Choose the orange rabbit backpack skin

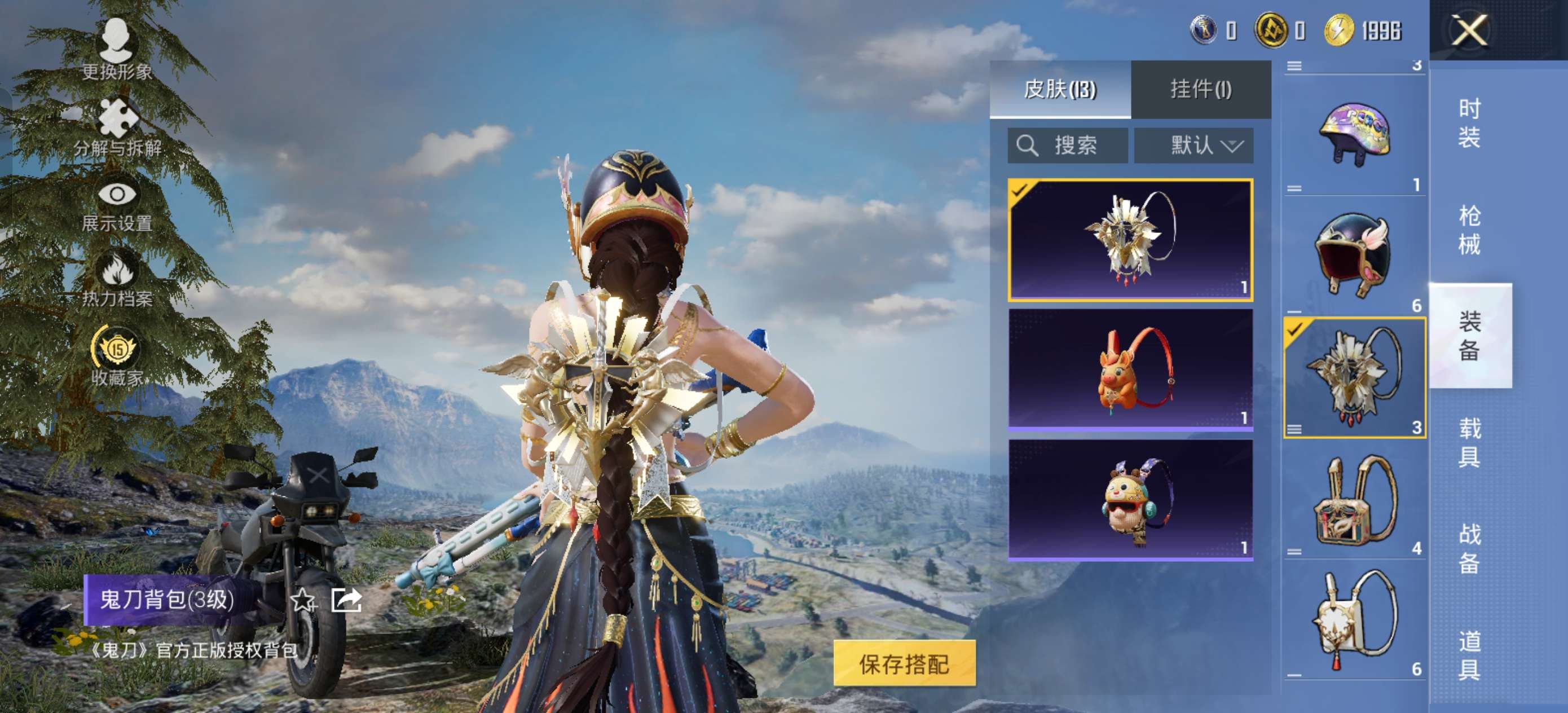pyautogui.click(x=1130, y=369)
